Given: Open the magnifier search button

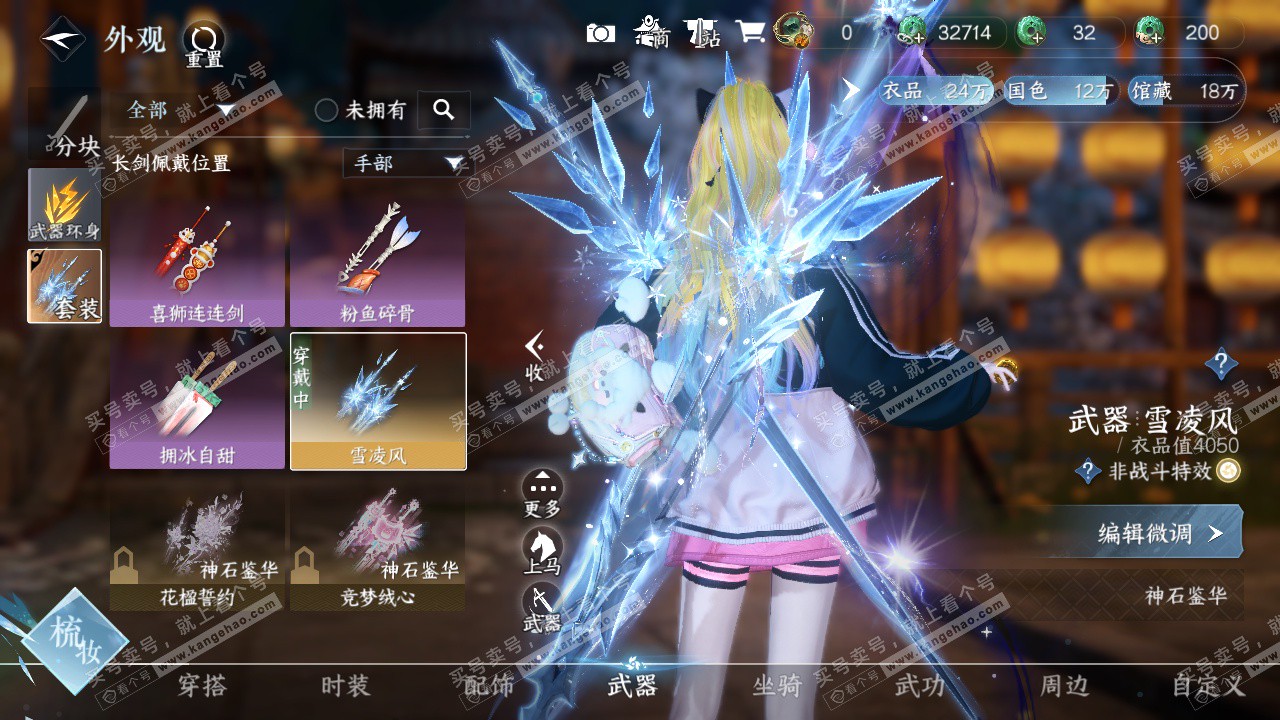Looking at the screenshot, I should 443,109.
